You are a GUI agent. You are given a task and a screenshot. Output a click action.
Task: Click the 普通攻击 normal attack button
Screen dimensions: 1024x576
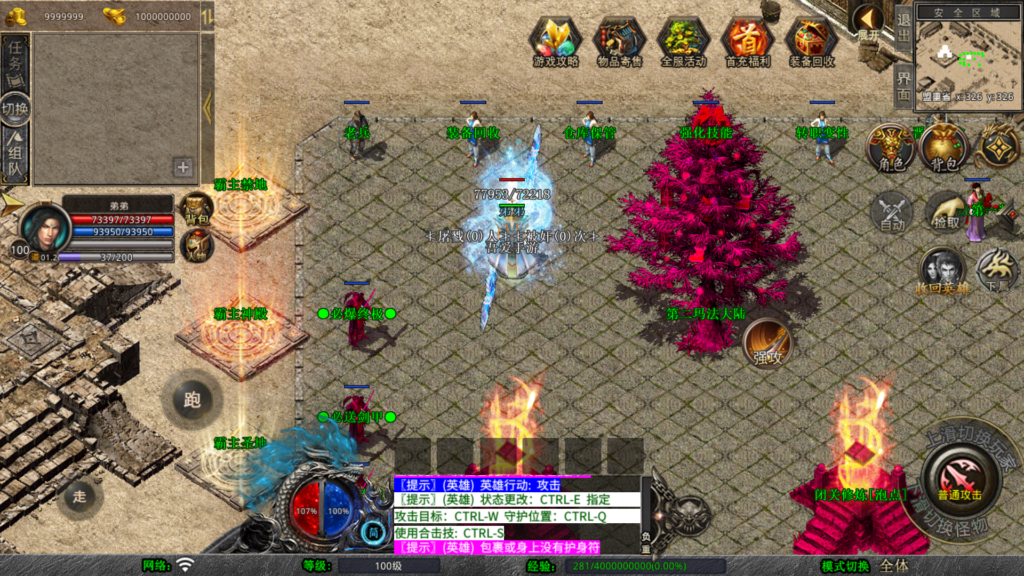(x=959, y=477)
